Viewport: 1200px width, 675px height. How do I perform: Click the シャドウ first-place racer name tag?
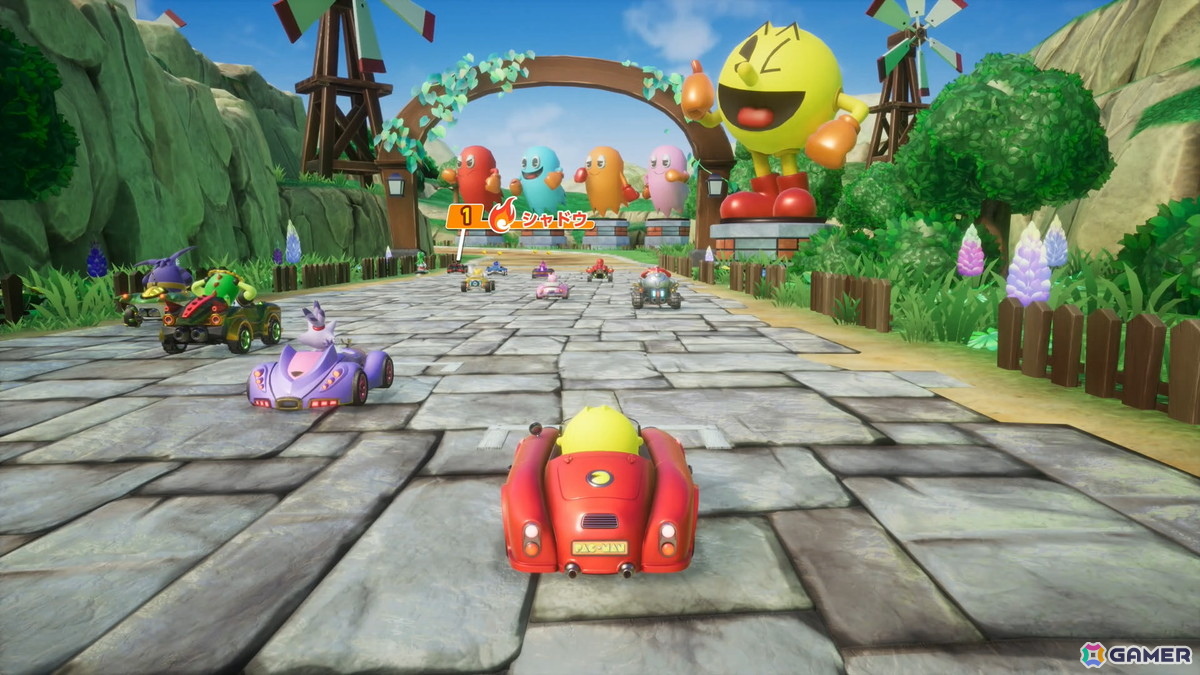520,216
